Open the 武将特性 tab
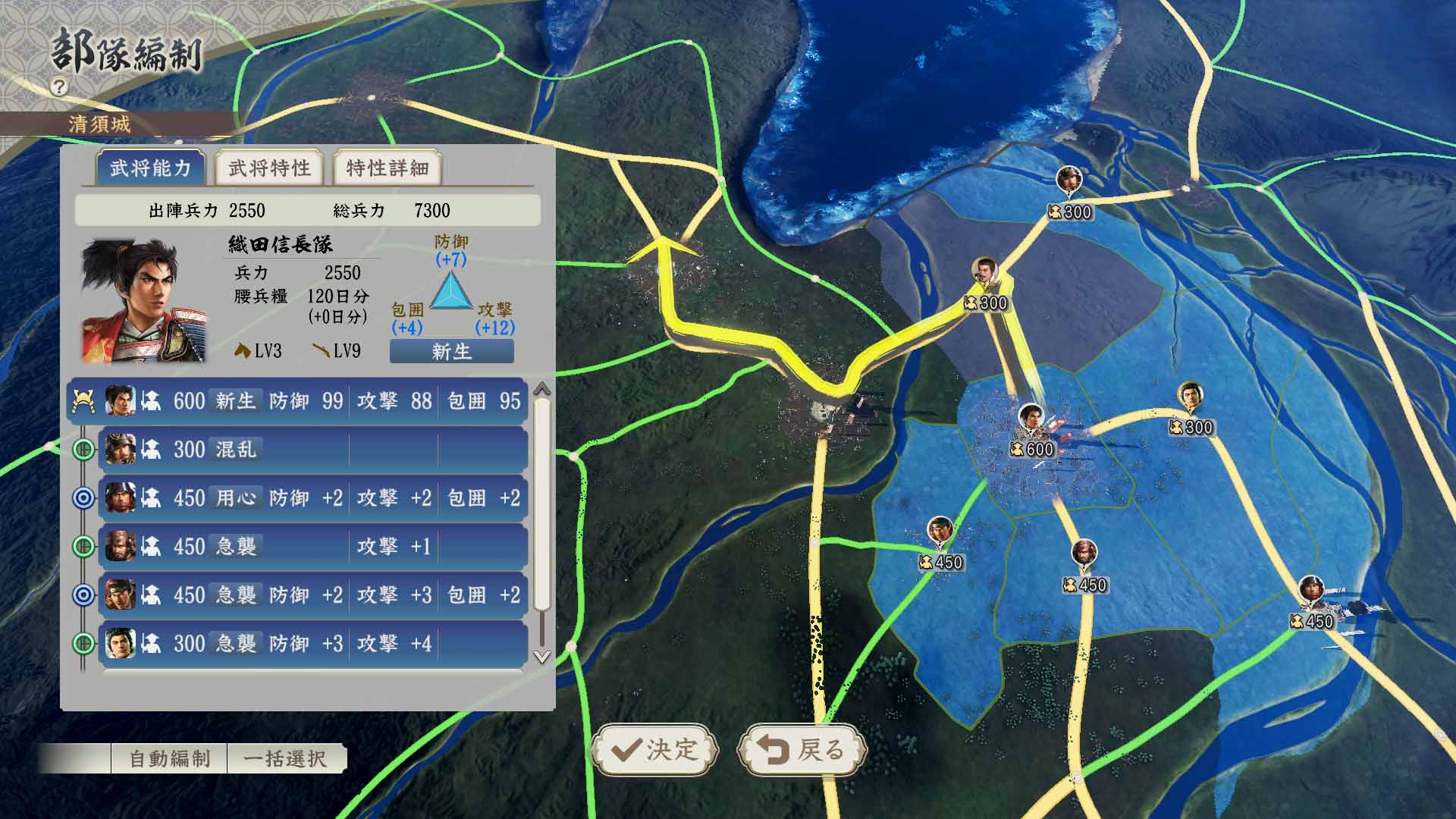1456x819 pixels. coord(270,168)
